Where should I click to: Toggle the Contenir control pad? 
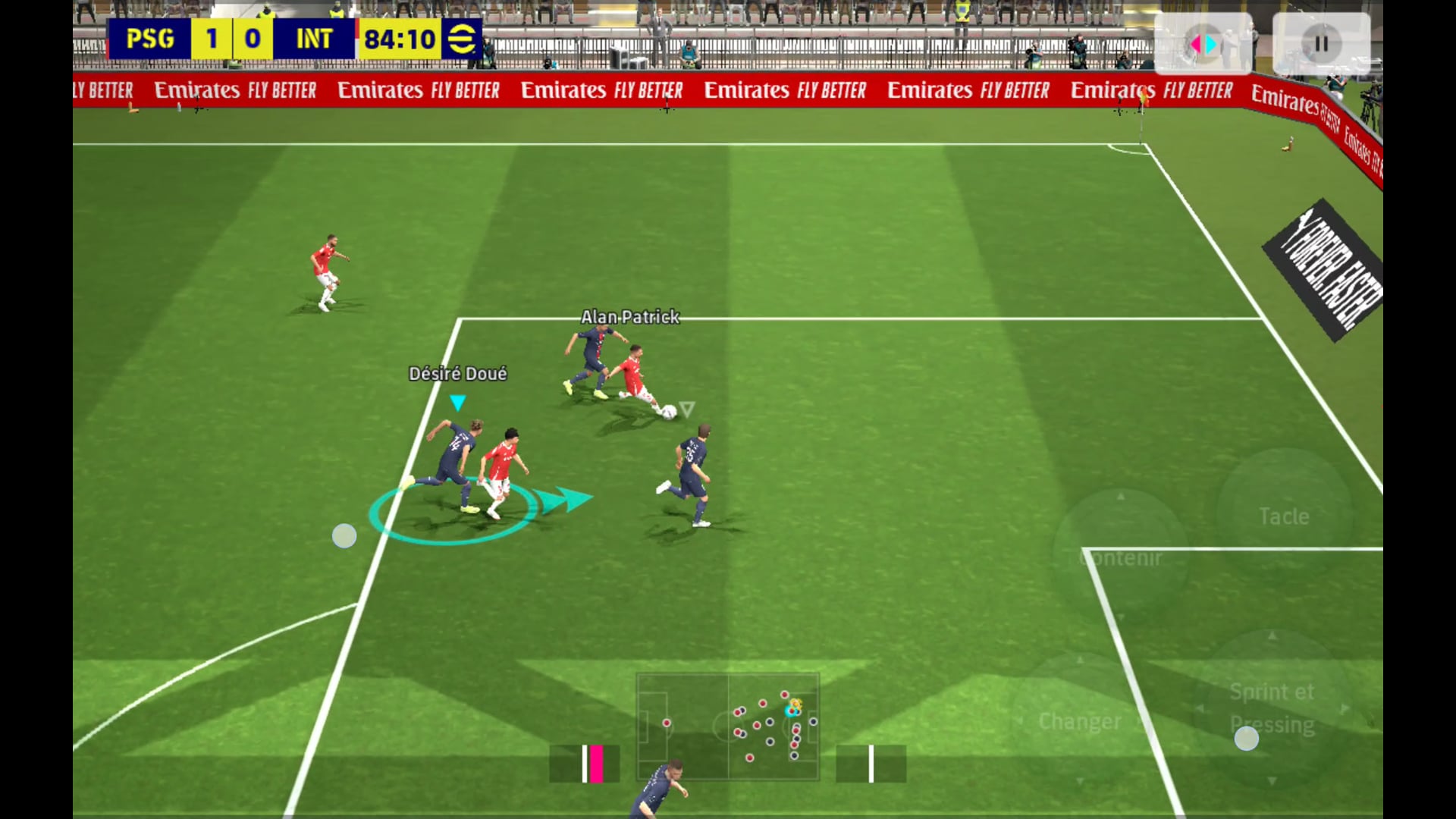click(1120, 557)
